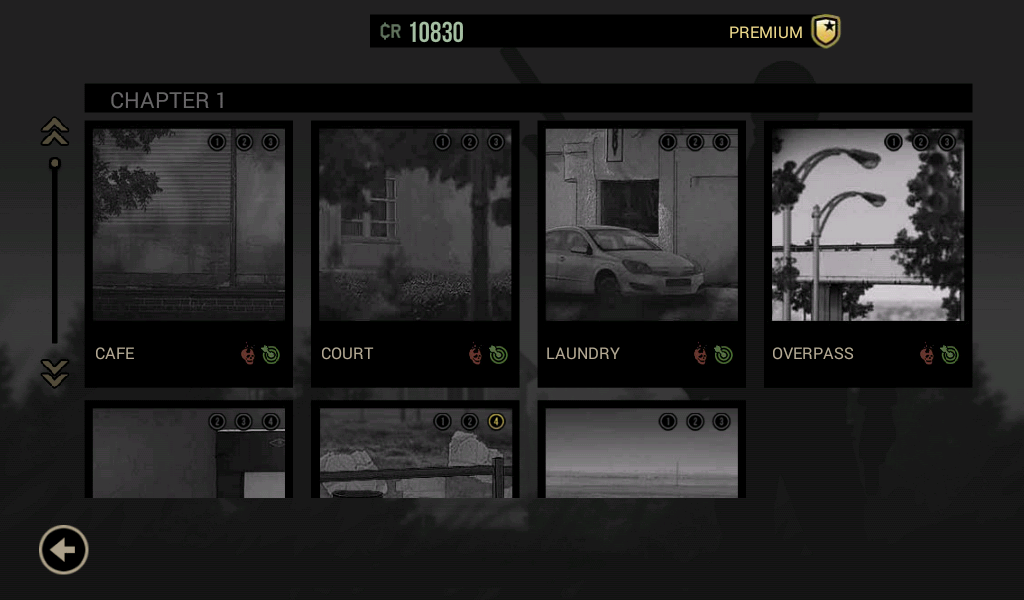
Task: Go back with the arrow button
Action: point(64,550)
